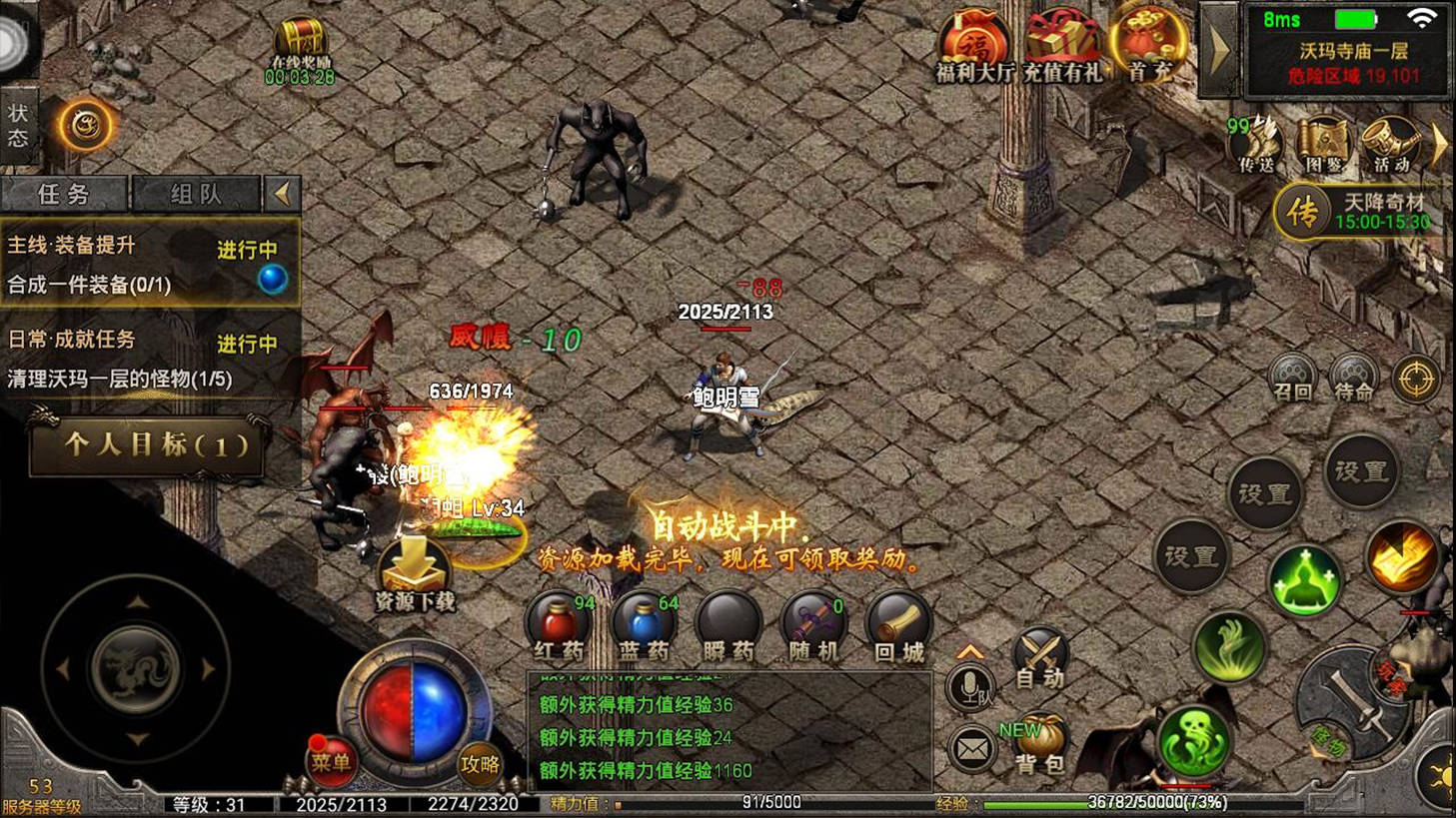Open the 菜单 menu button
Viewport: 1456px width, 818px height.
331,761
